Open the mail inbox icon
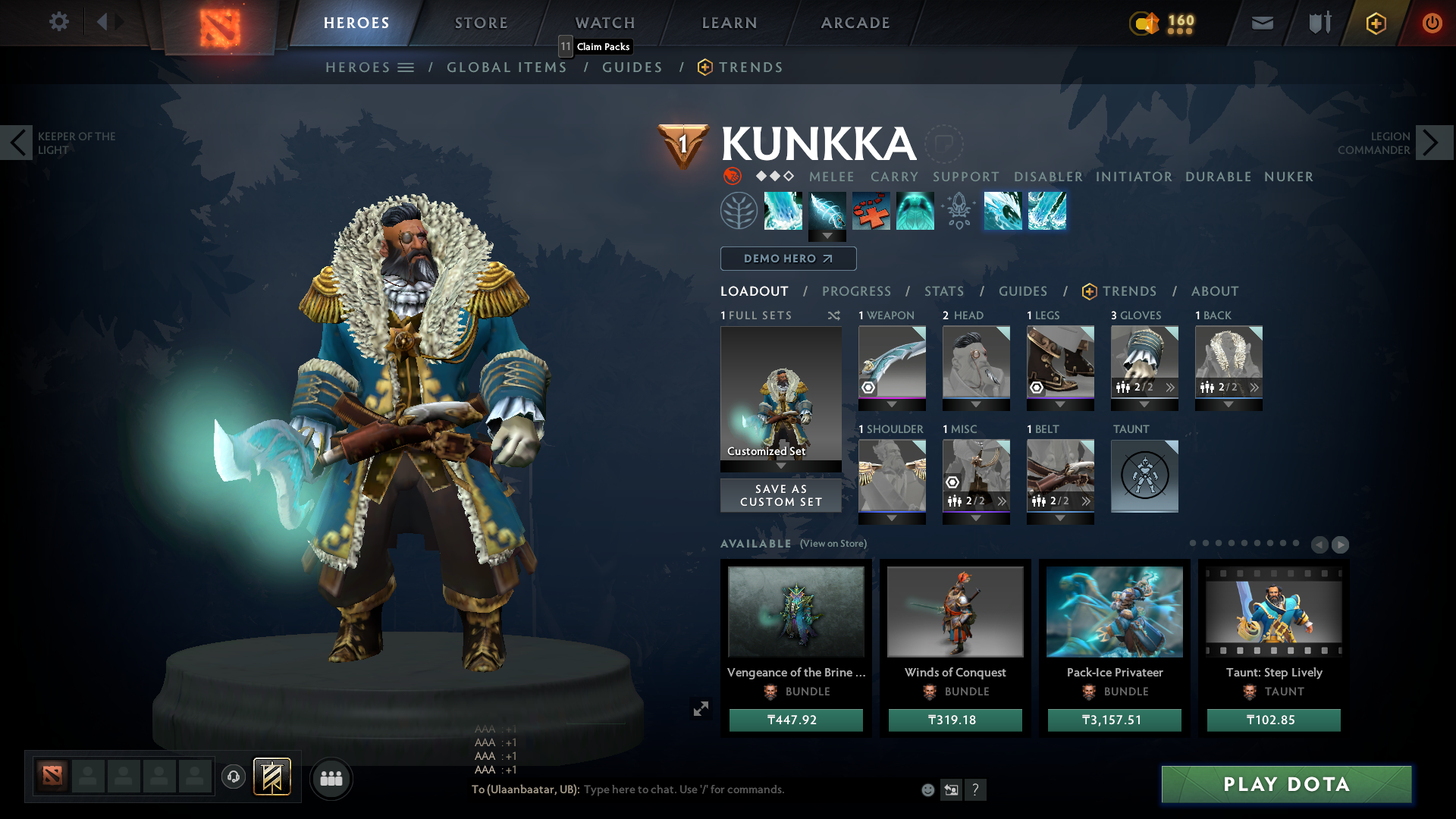 pos(1261,23)
